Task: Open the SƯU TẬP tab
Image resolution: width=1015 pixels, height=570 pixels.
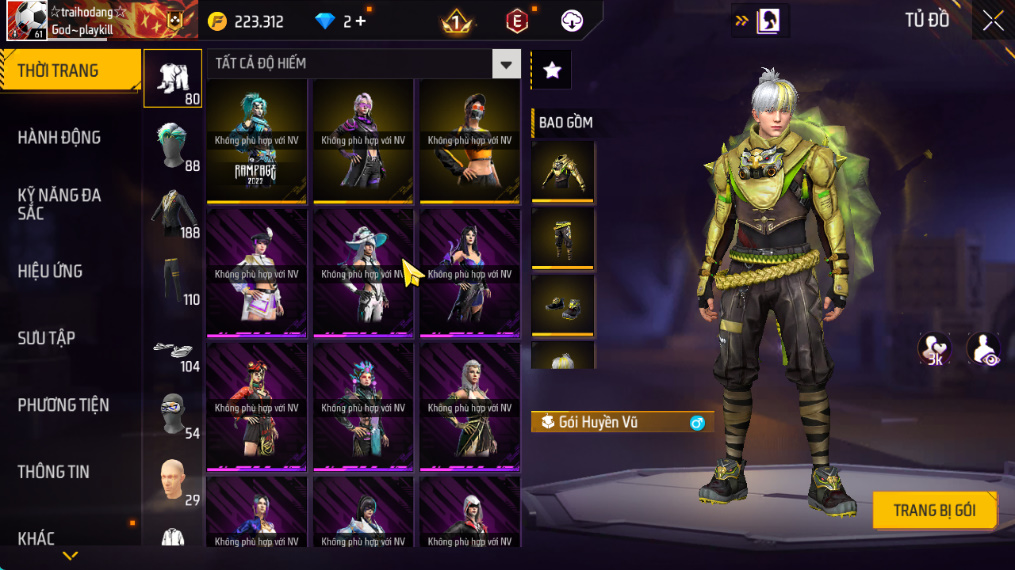Action: pyautogui.click(x=47, y=338)
